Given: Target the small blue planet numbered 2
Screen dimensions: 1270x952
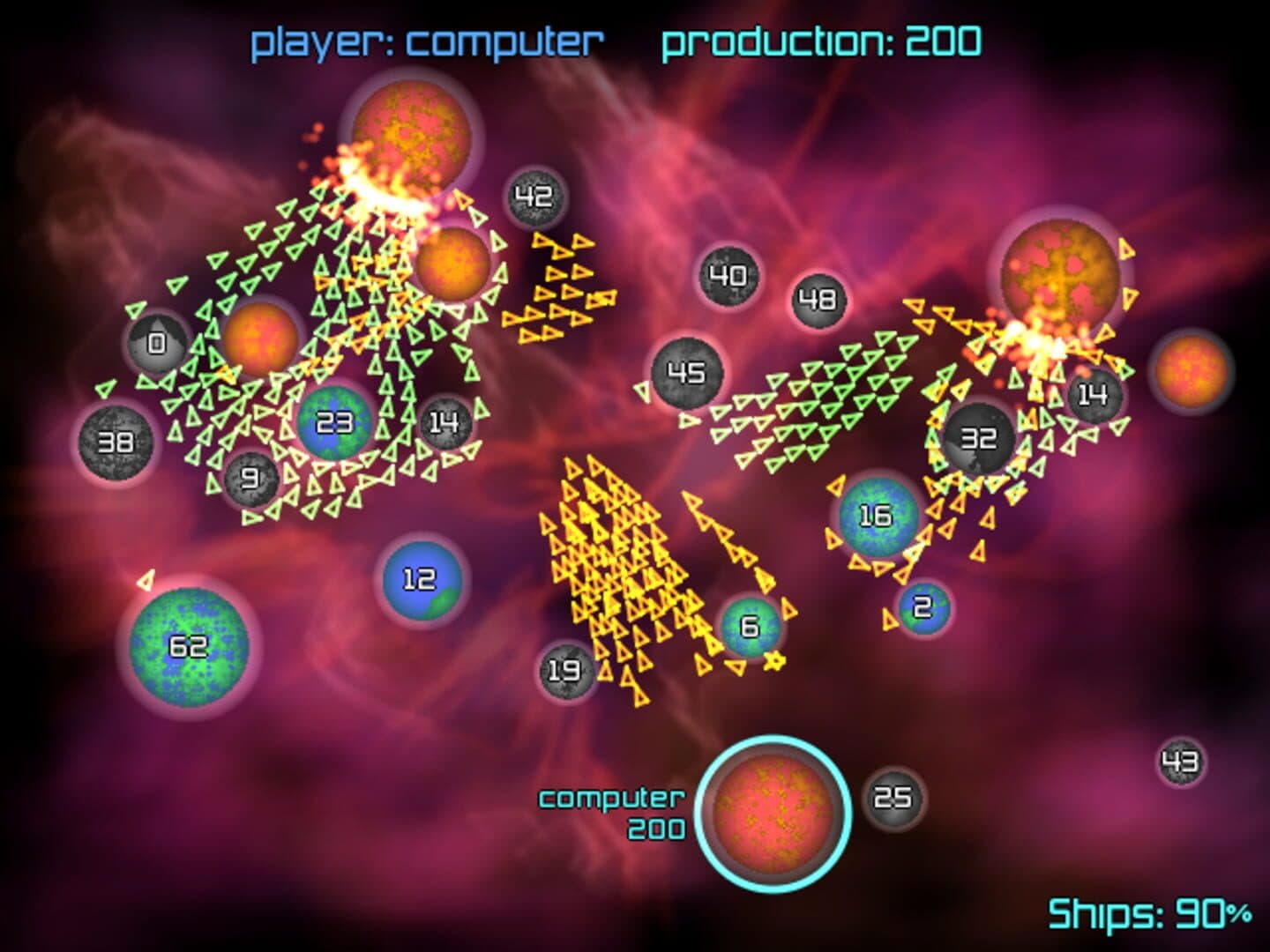Looking at the screenshot, I should pos(923,607).
